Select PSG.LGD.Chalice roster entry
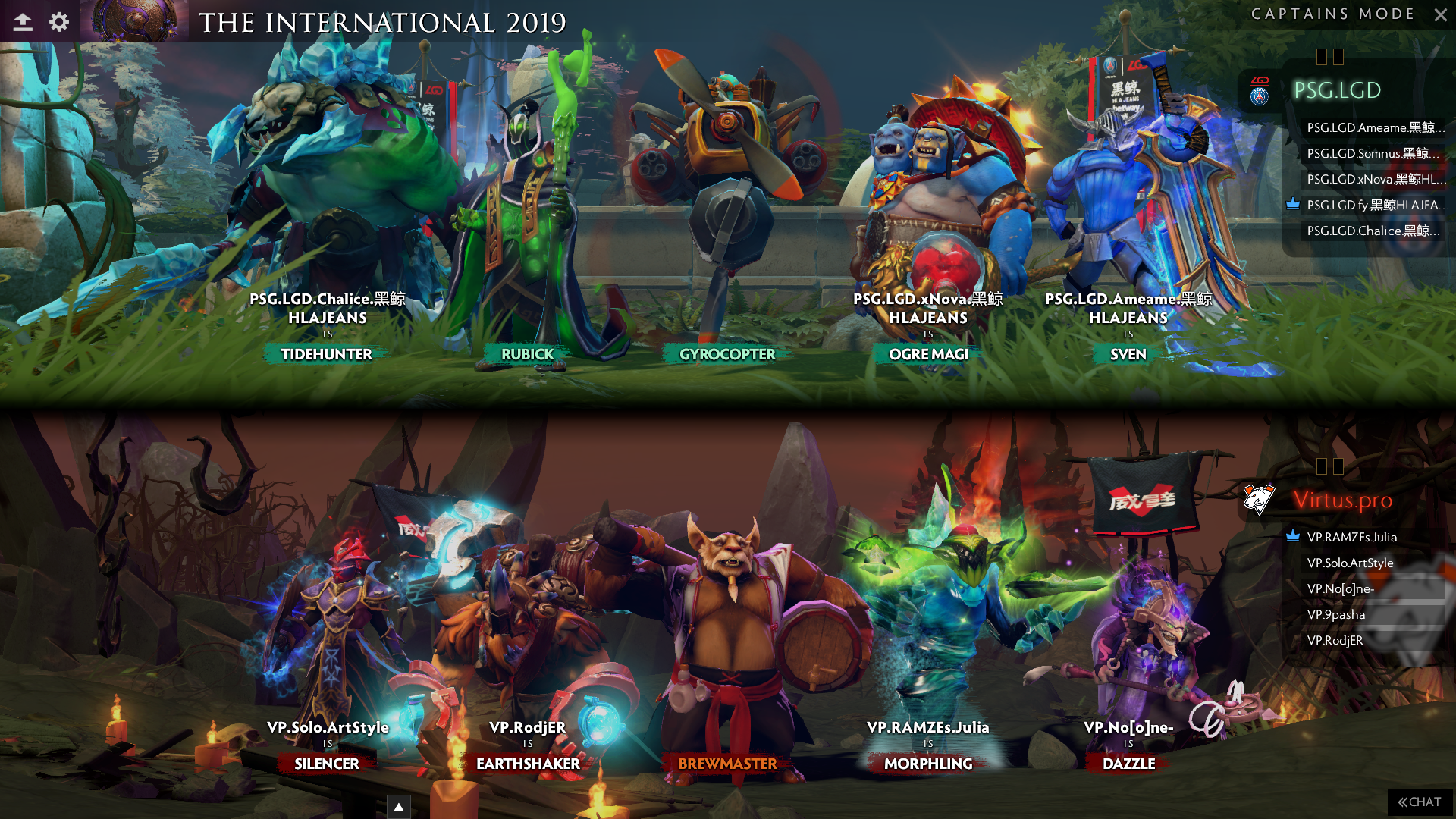The width and height of the screenshot is (1456, 819). click(1371, 231)
